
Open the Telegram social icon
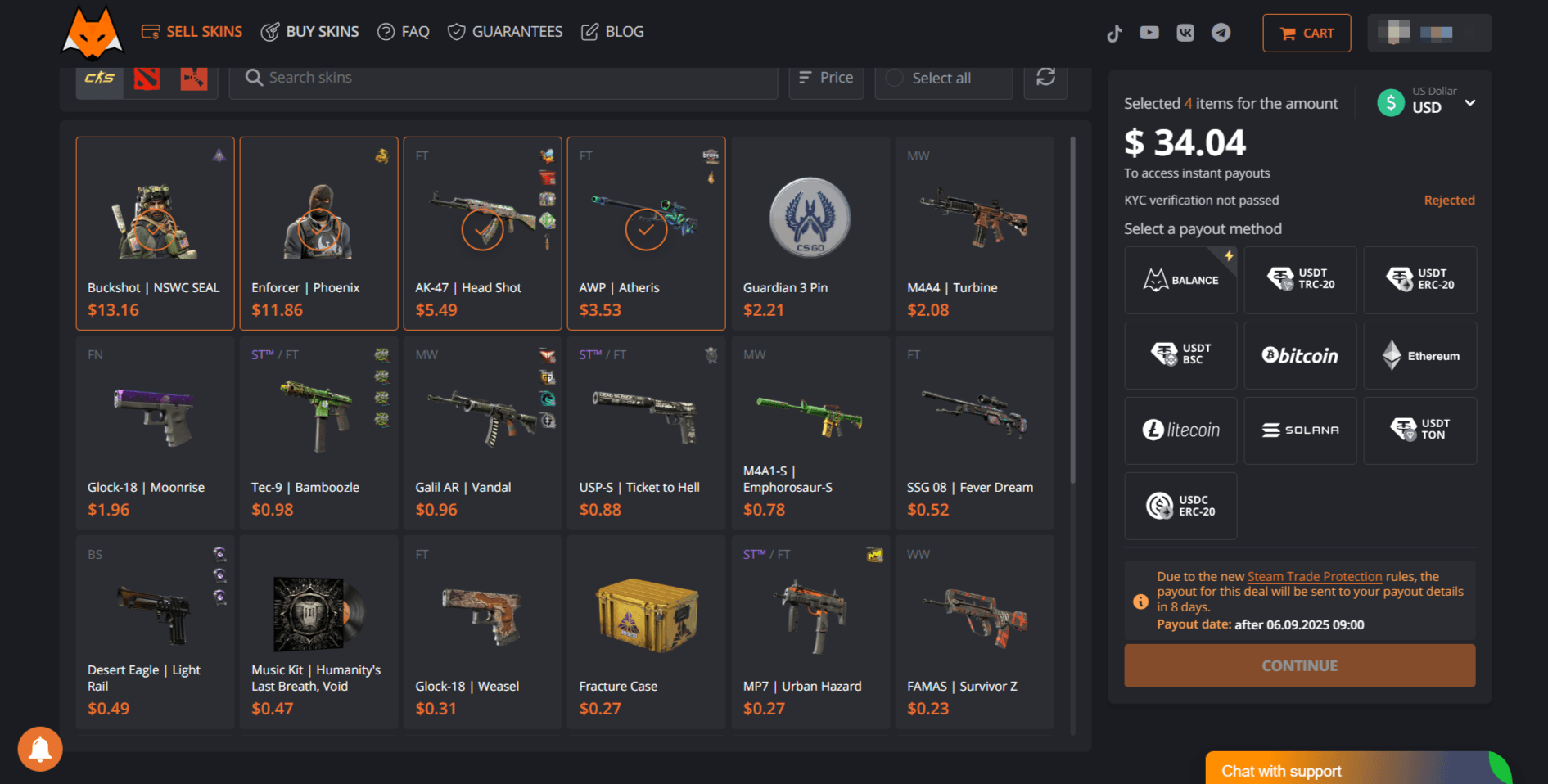[x=1221, y=33]
